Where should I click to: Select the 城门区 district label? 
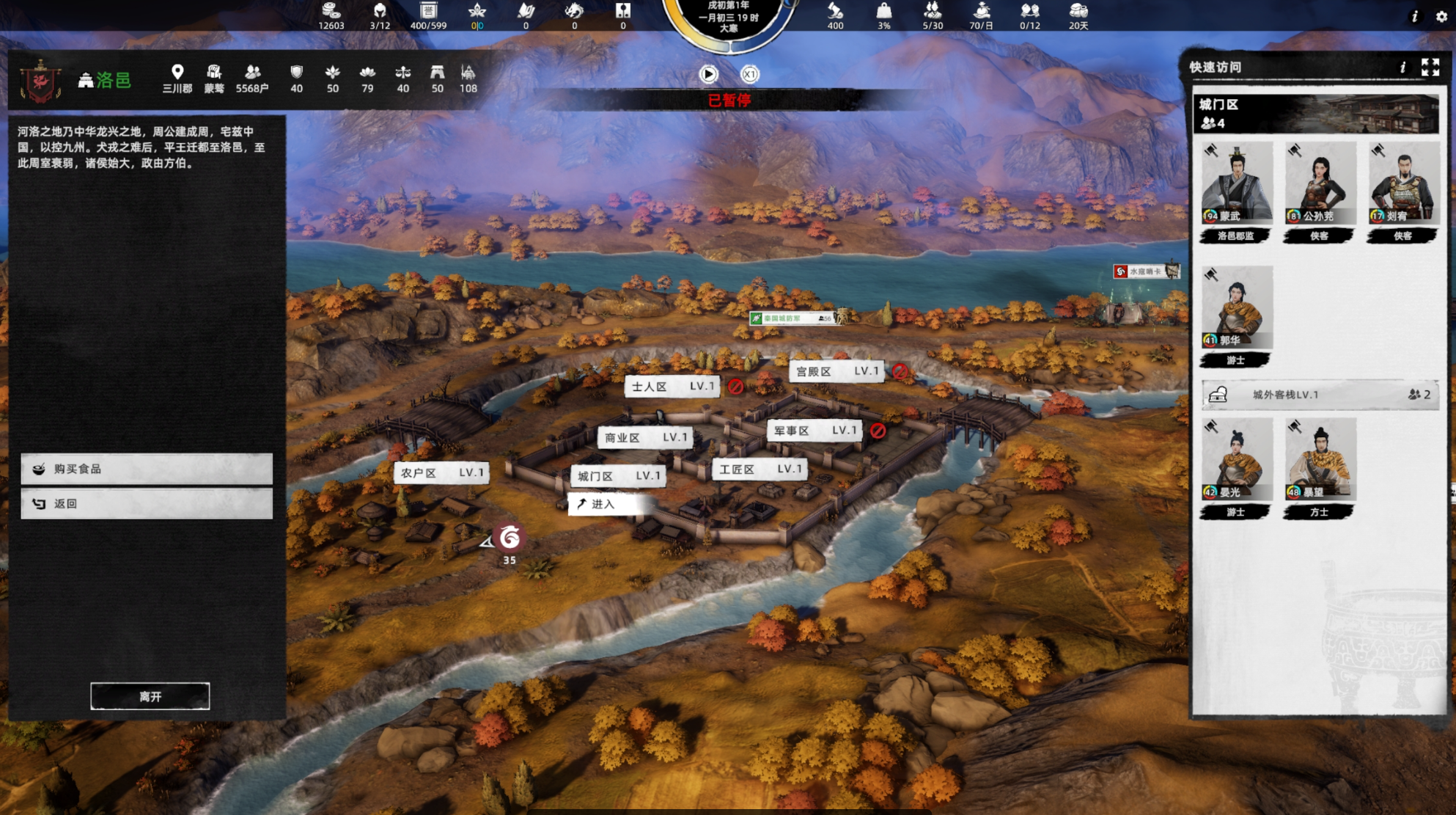point(619,476)
